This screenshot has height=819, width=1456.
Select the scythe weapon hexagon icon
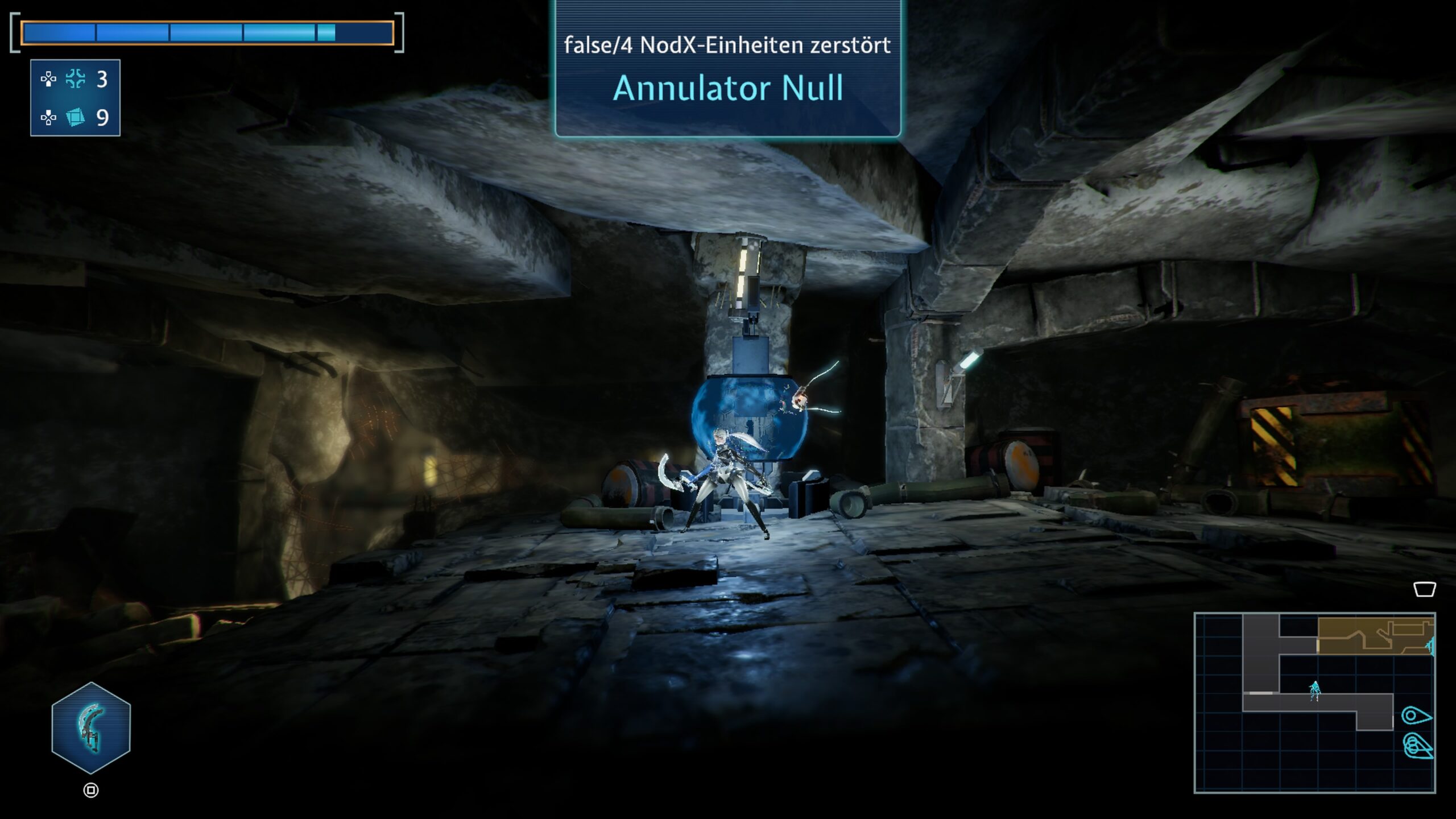[x=91, y=727]
